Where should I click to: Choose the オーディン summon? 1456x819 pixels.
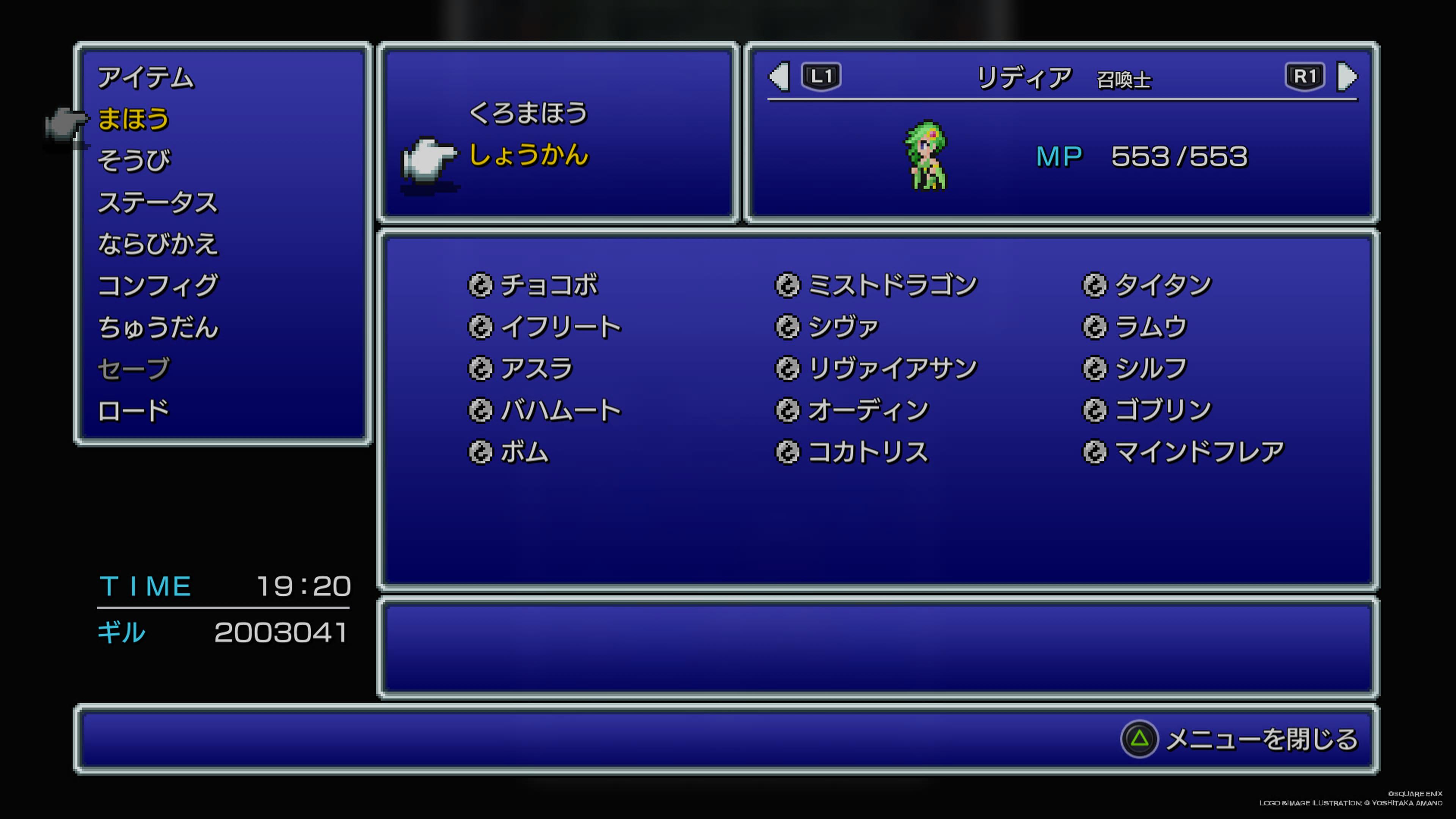(868, 410)
